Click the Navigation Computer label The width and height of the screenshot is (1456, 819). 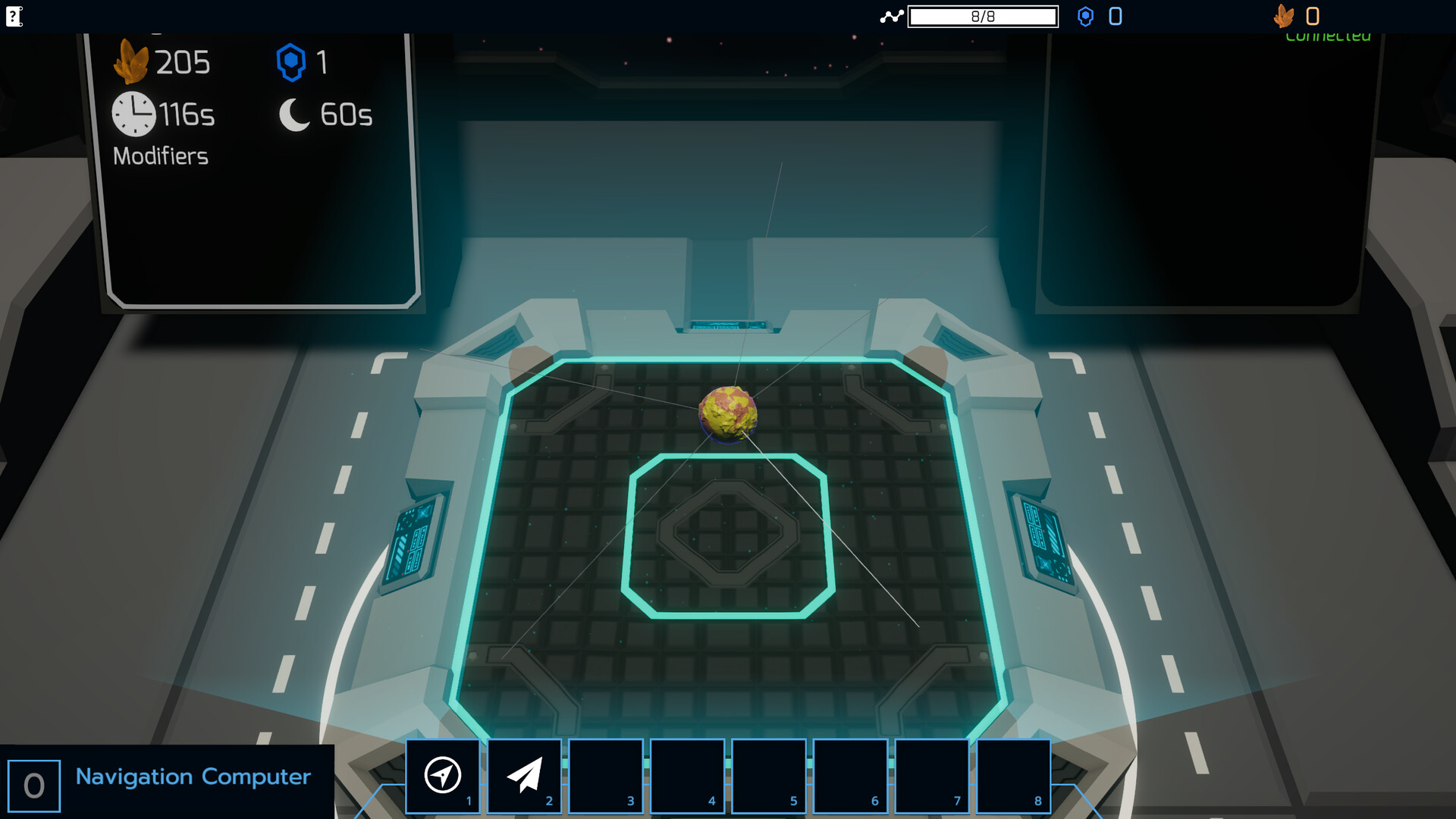[x=192, y=777]
